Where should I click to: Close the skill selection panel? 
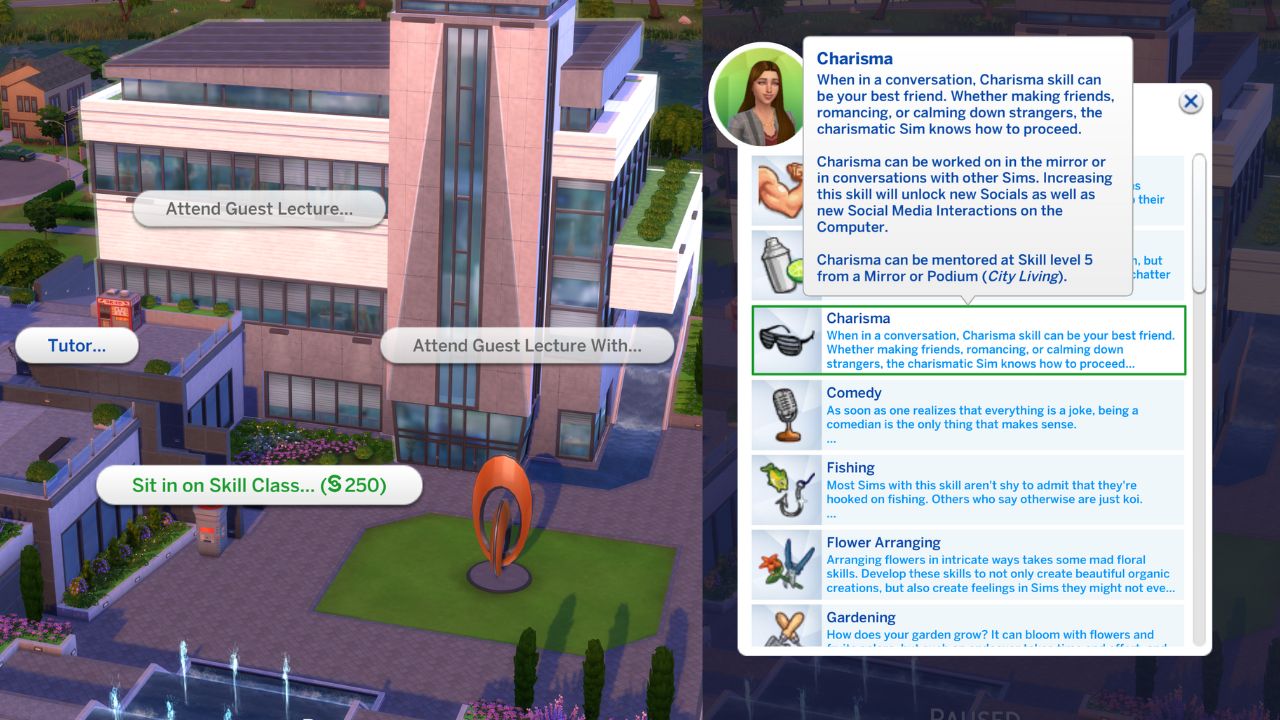pos(1191,101)
